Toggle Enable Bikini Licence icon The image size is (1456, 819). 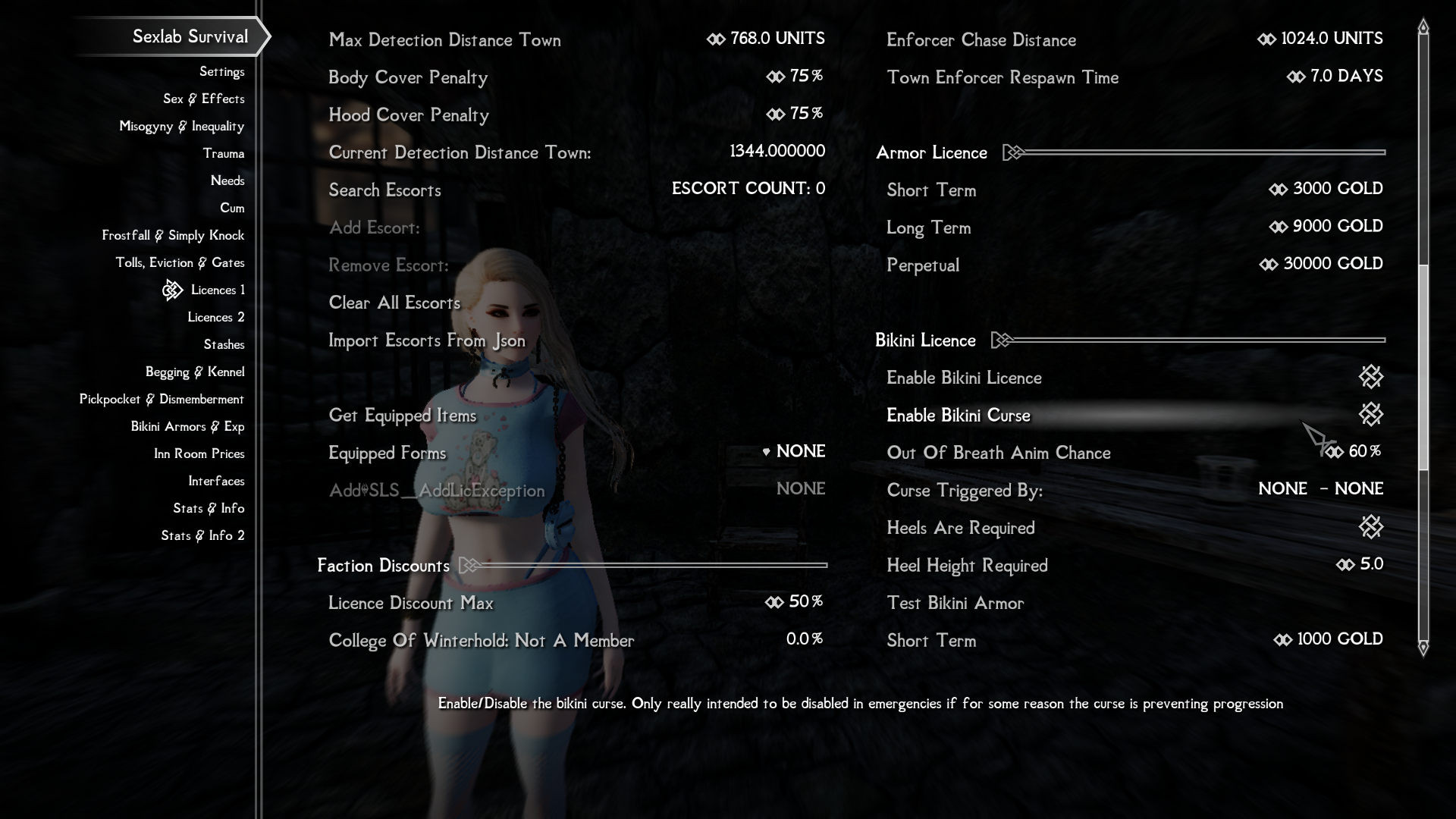1371,377
